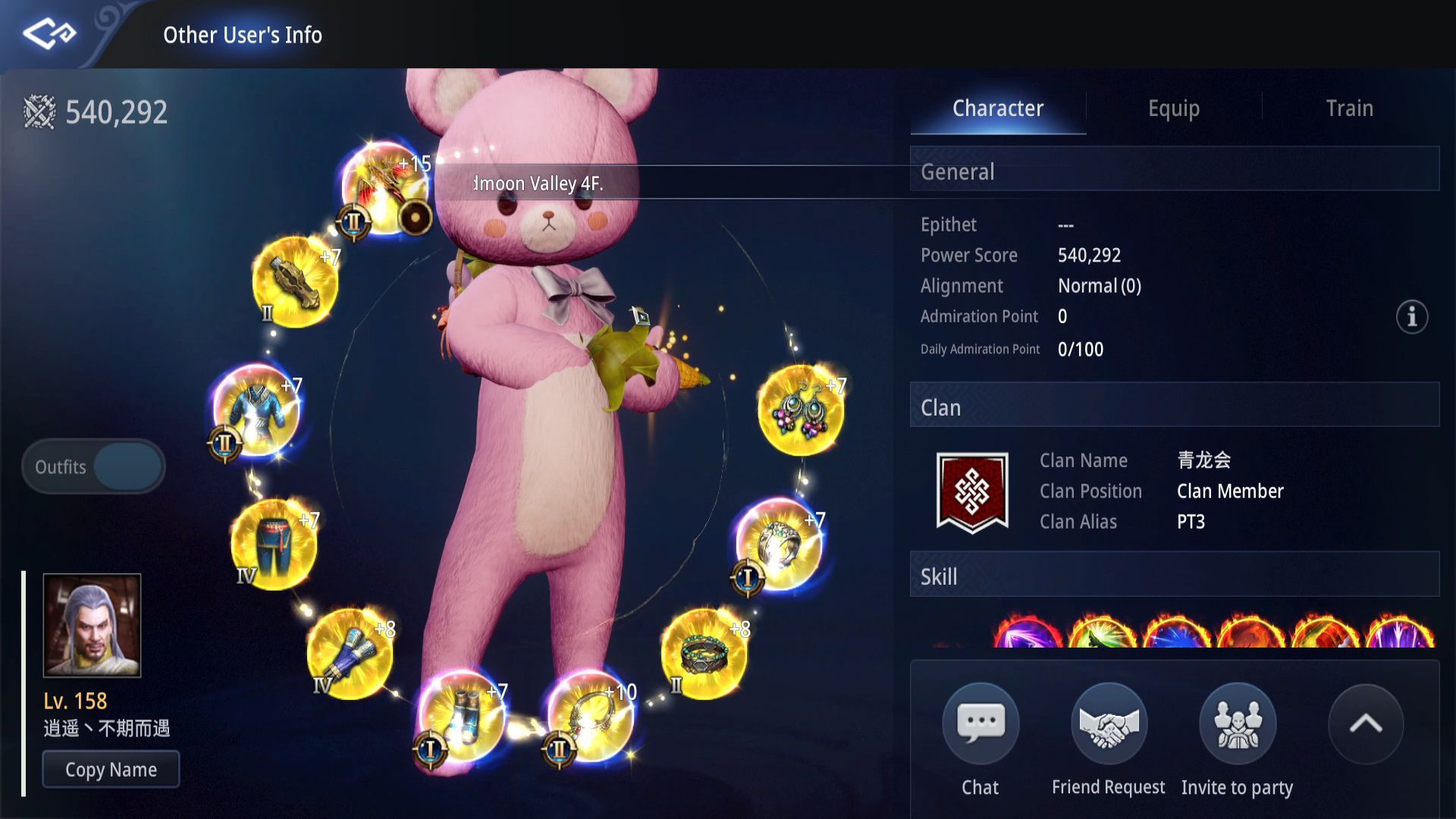Go back using the top-left arrow
The height and width of the screenshot is (819, 1456).
(49, 34)
